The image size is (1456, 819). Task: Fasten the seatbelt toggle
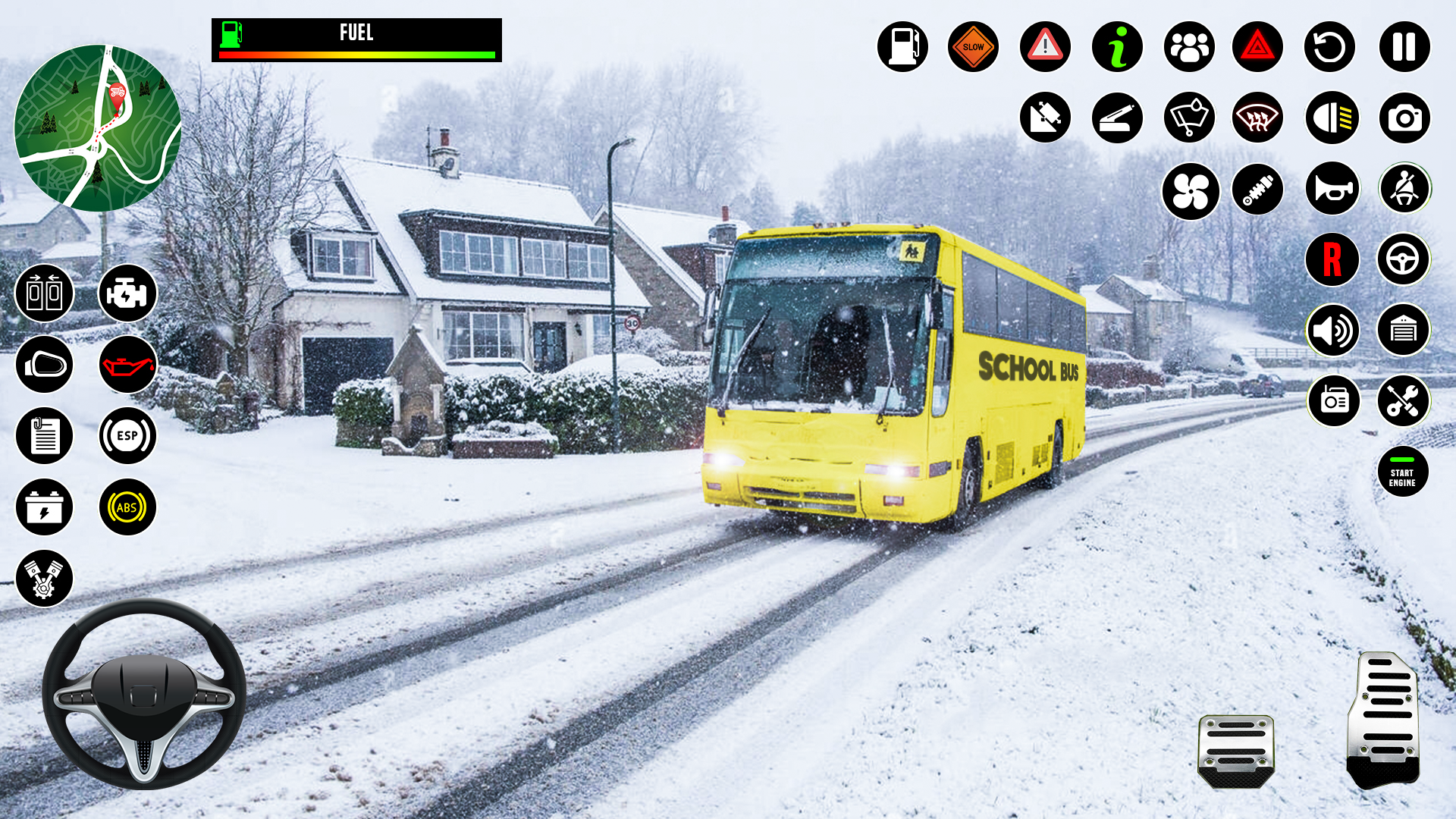[x=1404, y=191]
